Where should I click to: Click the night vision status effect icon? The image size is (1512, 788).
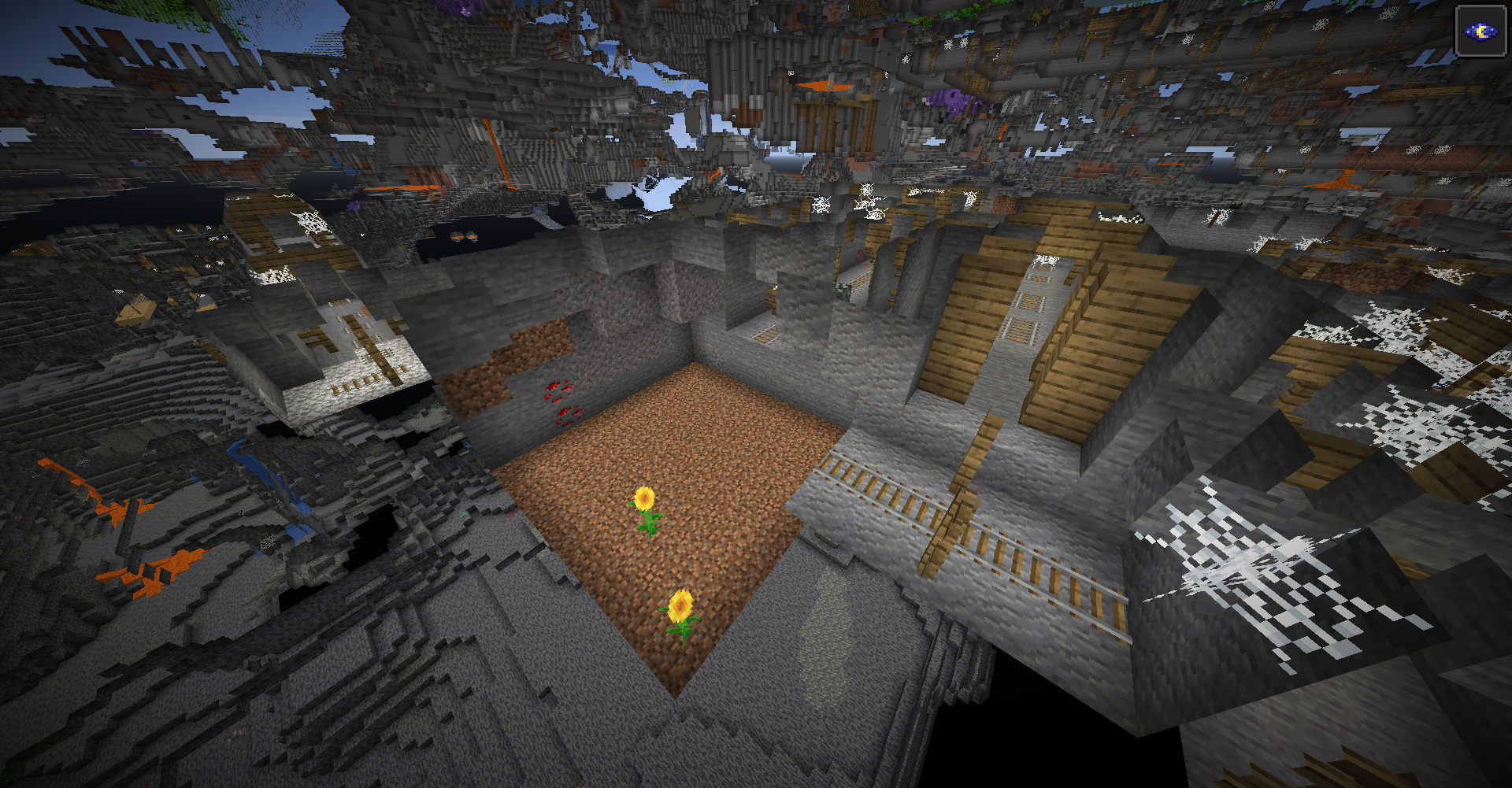coord(1480,31)
